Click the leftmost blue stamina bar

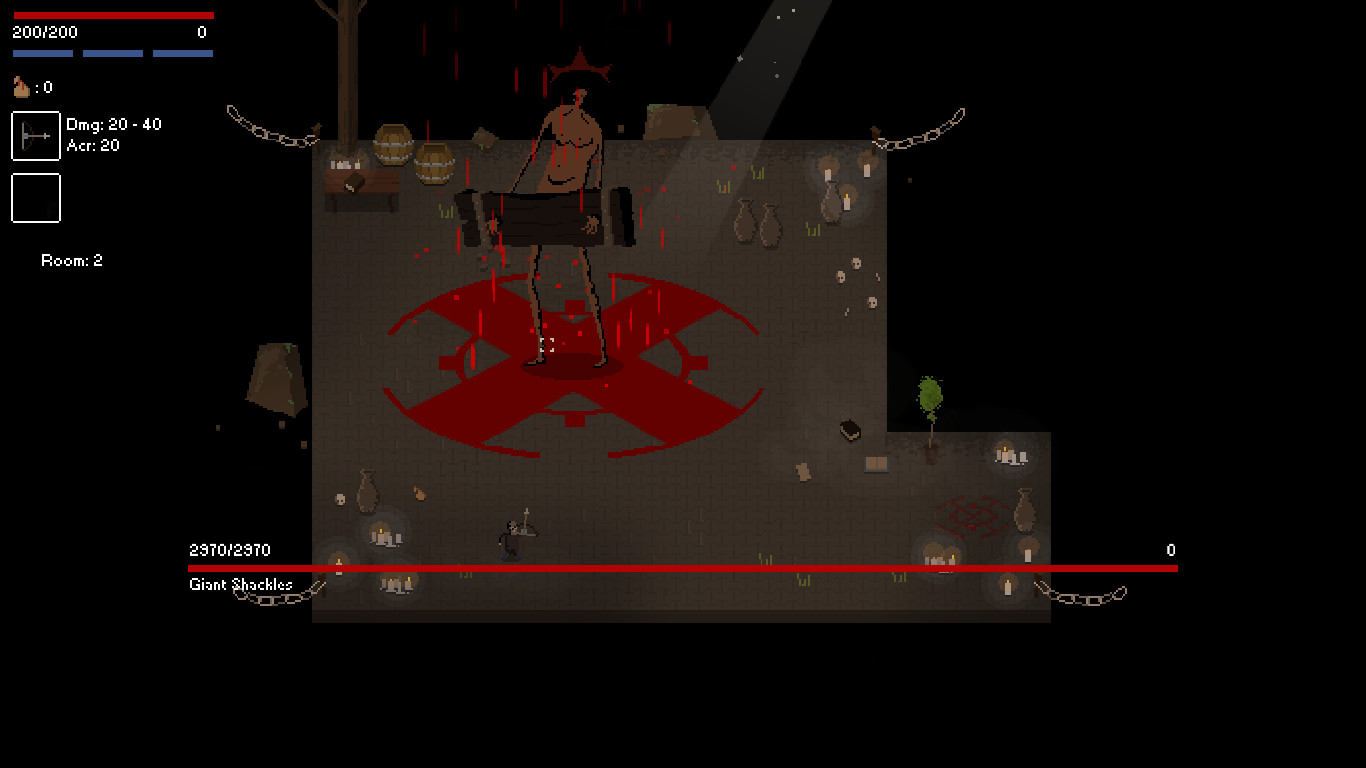(42, 51)
